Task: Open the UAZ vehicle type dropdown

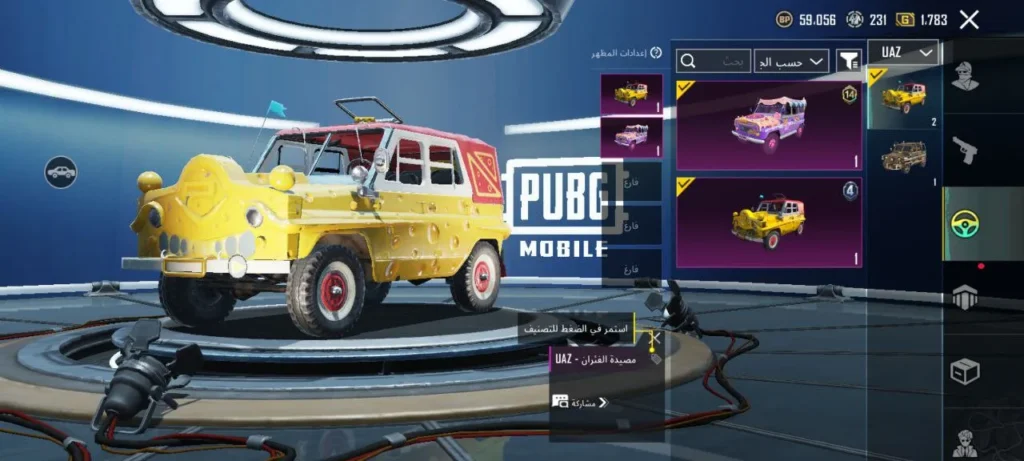Action: [x=903, y=53]
